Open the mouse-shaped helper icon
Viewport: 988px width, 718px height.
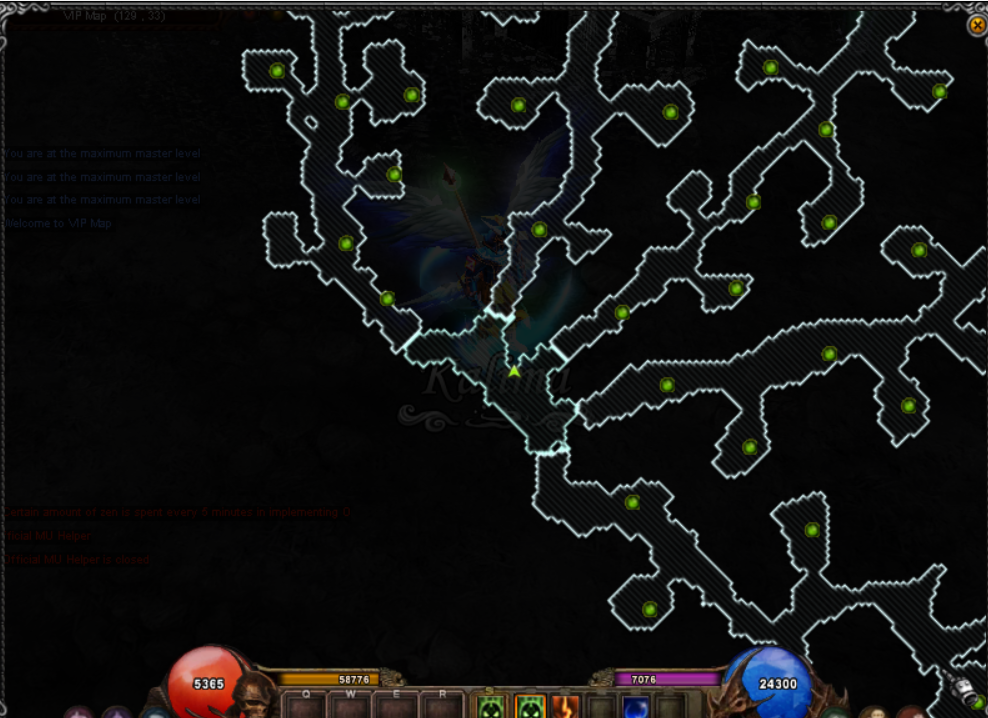coord(962,690)
